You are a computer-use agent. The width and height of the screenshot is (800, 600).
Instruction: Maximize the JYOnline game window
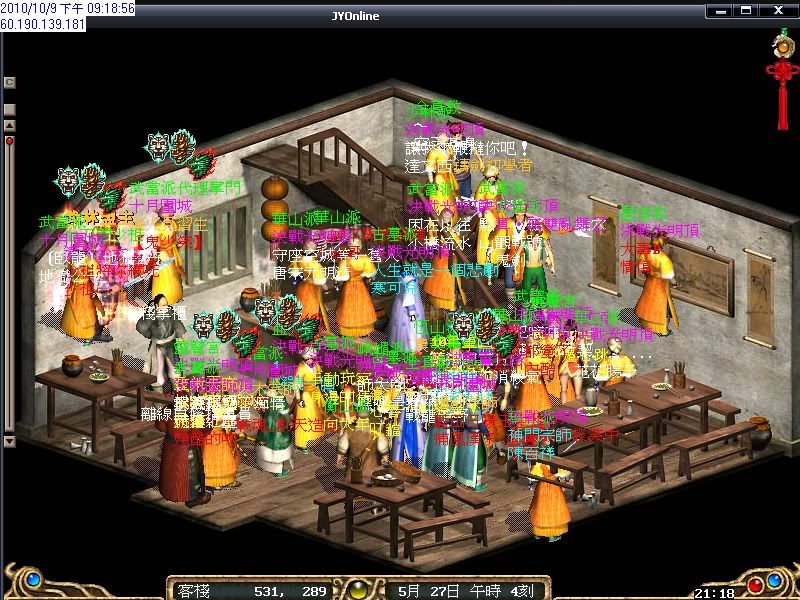pyautogui.click(x=745, y=11)
